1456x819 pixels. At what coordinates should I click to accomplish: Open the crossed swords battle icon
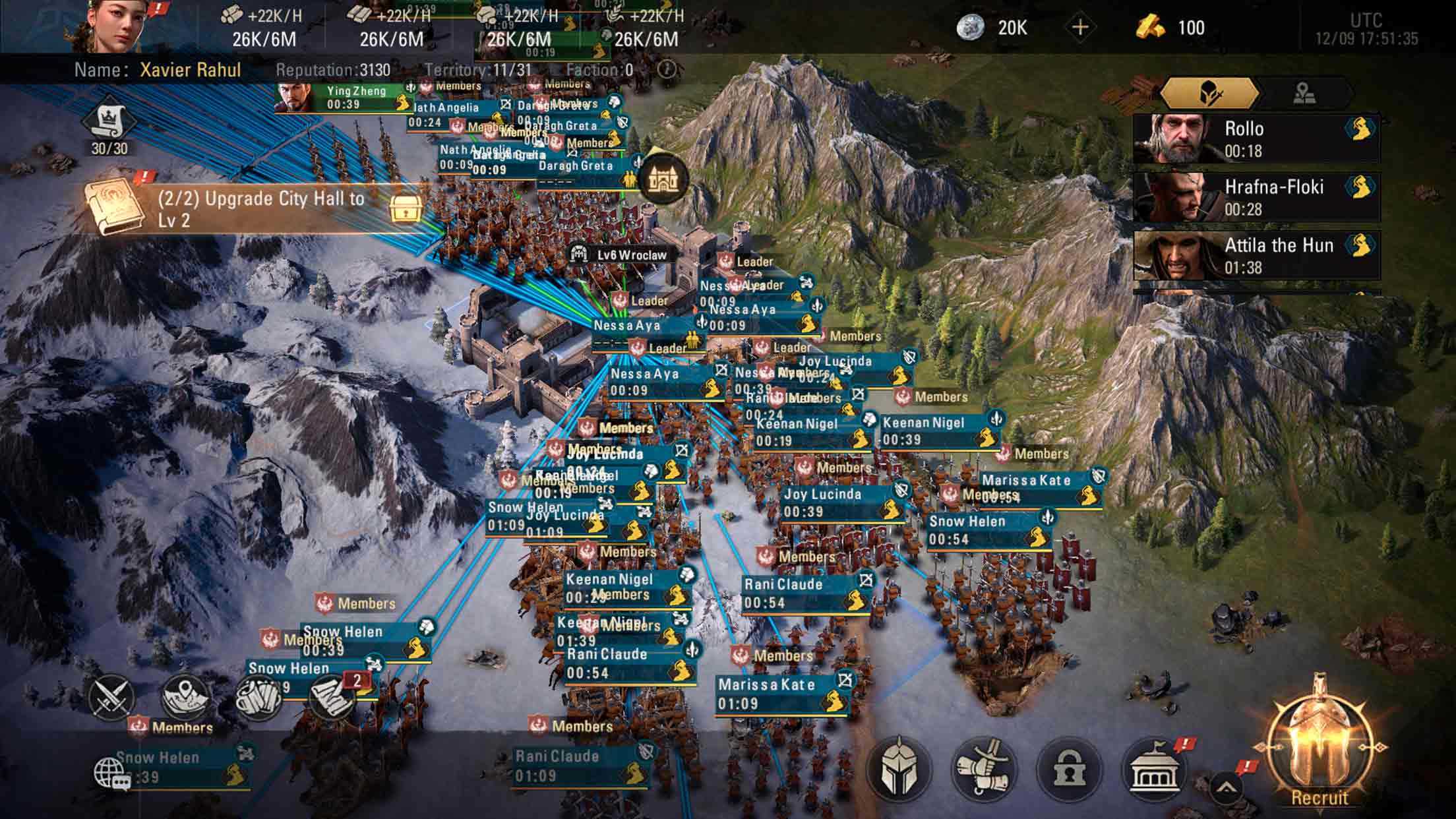(x=109, y=698)
